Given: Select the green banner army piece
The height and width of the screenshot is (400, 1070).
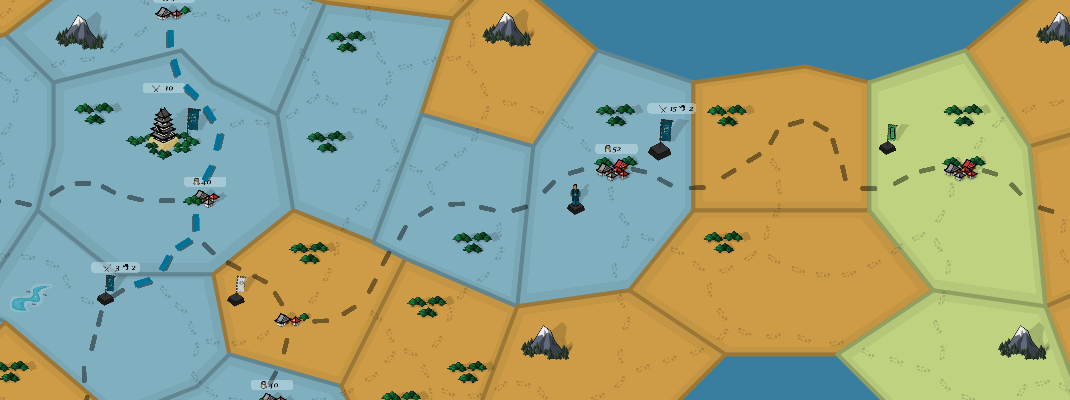Looking at the screenshot, I should 888,140.
